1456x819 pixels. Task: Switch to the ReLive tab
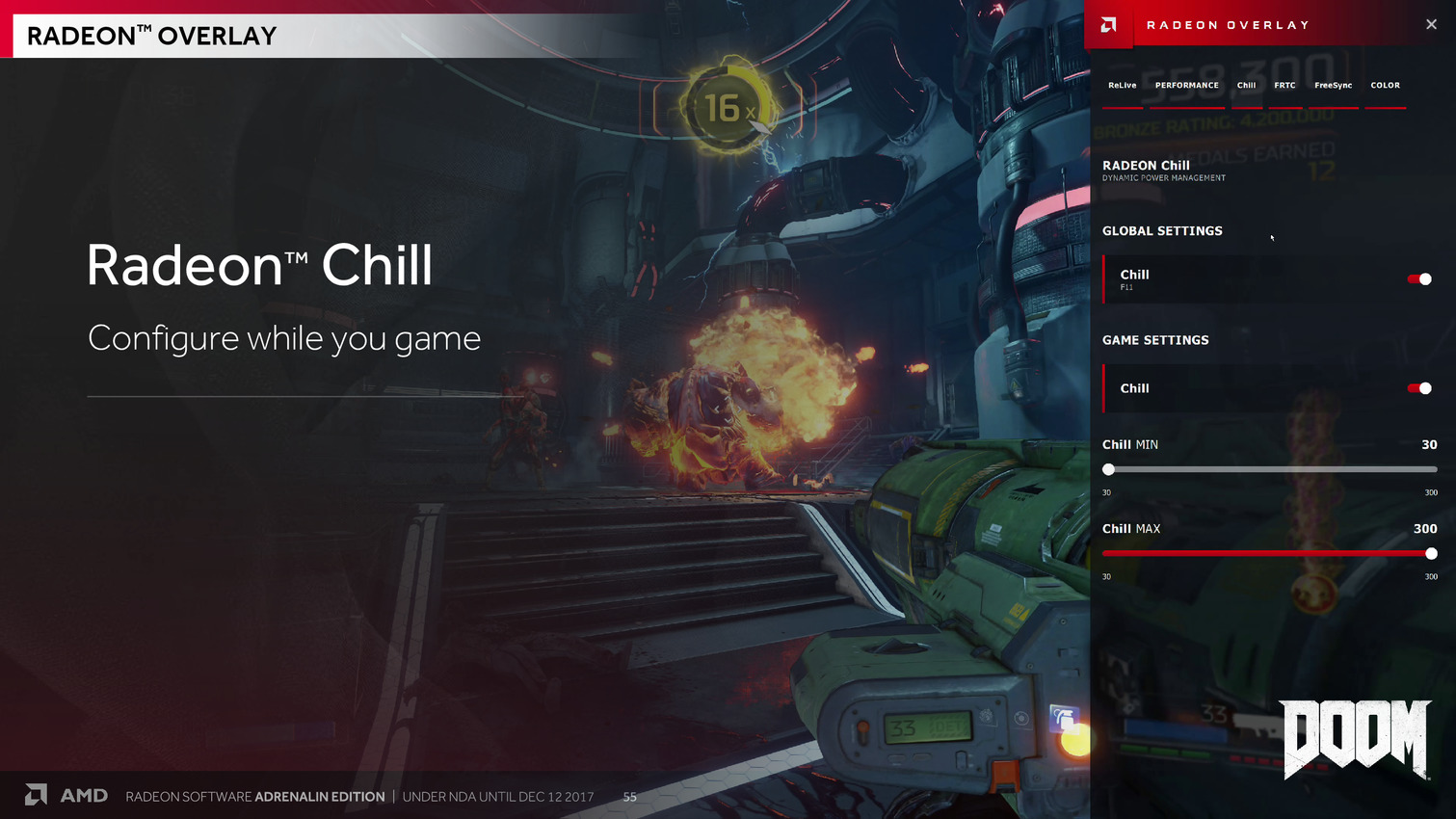click(1122, 86)
